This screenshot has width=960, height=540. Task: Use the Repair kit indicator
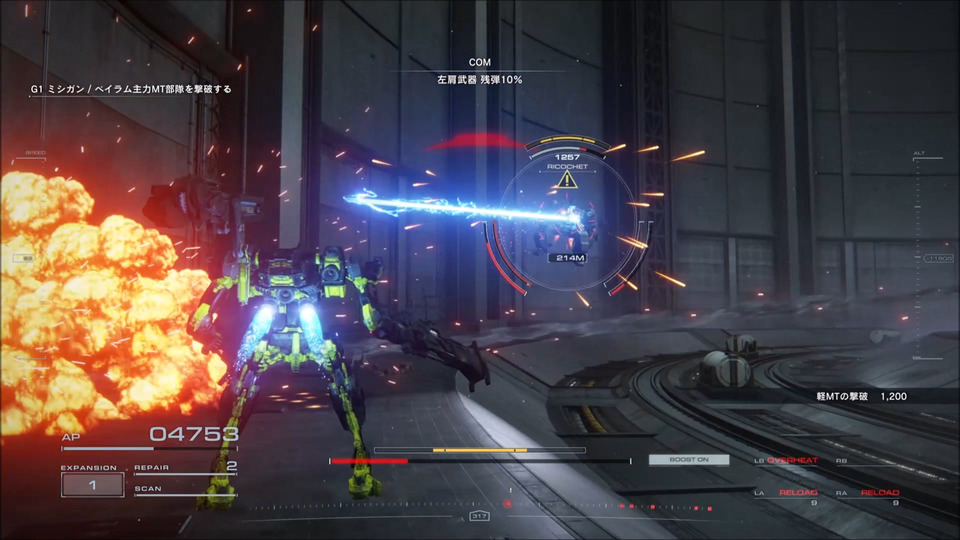click(186, 467)
